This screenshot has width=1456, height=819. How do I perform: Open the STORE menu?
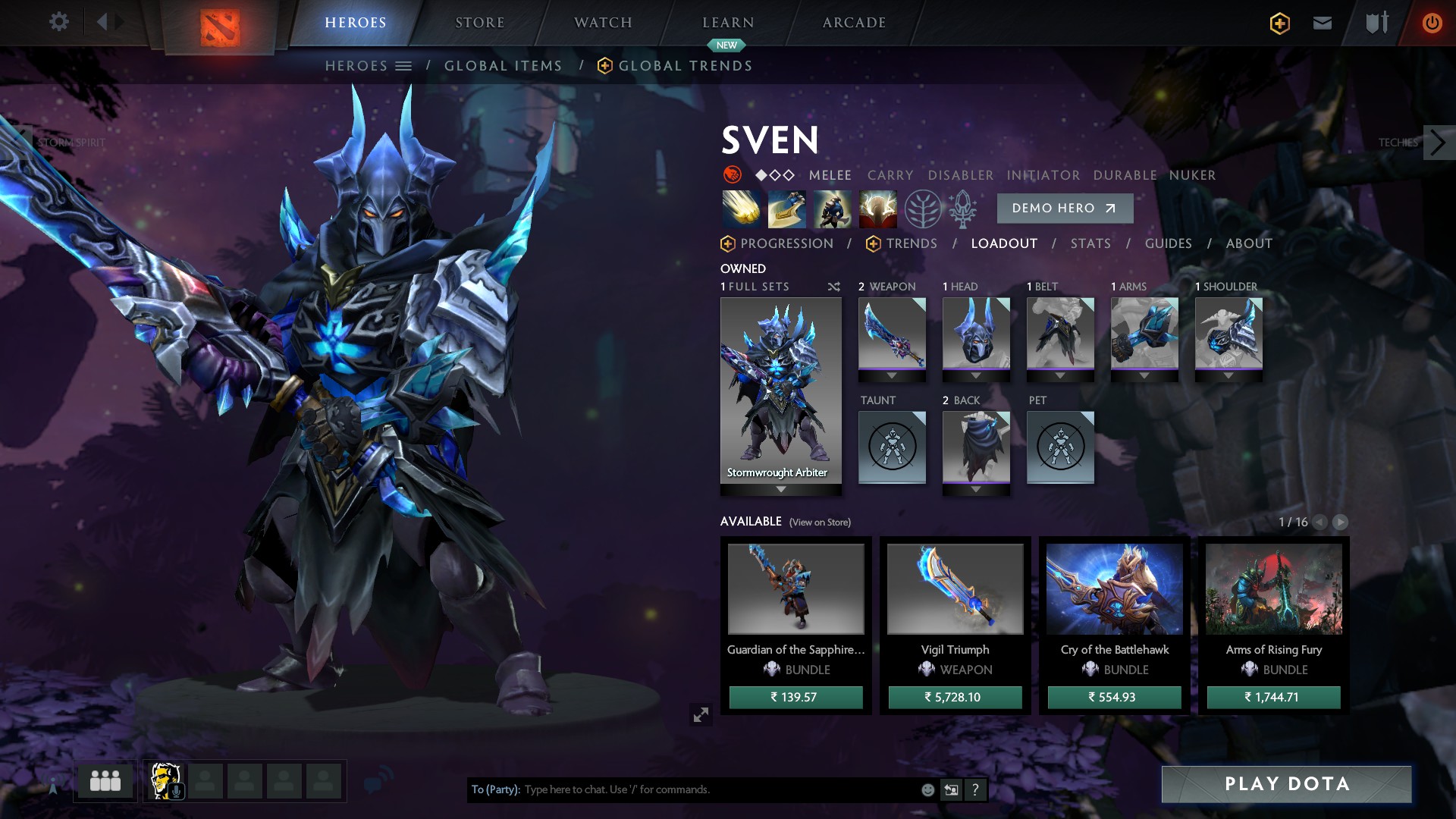tap(480, 22)
